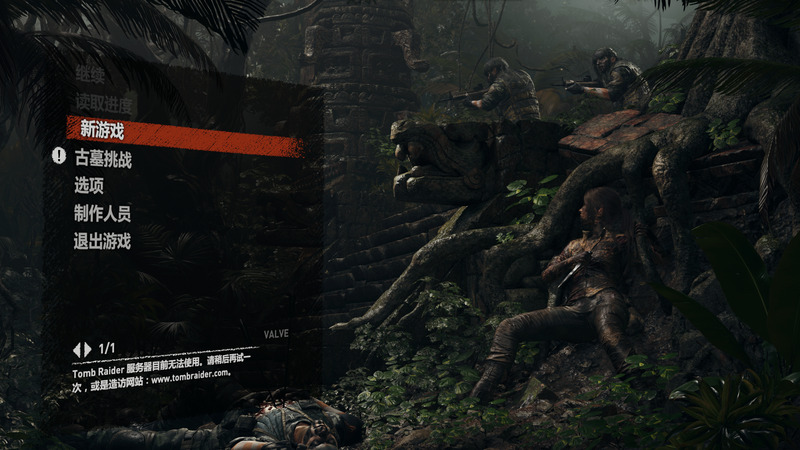Open the 古墓挑战 tomb challenges entry
The width and height of the screenshot is (800, 450).
(103, 158)
